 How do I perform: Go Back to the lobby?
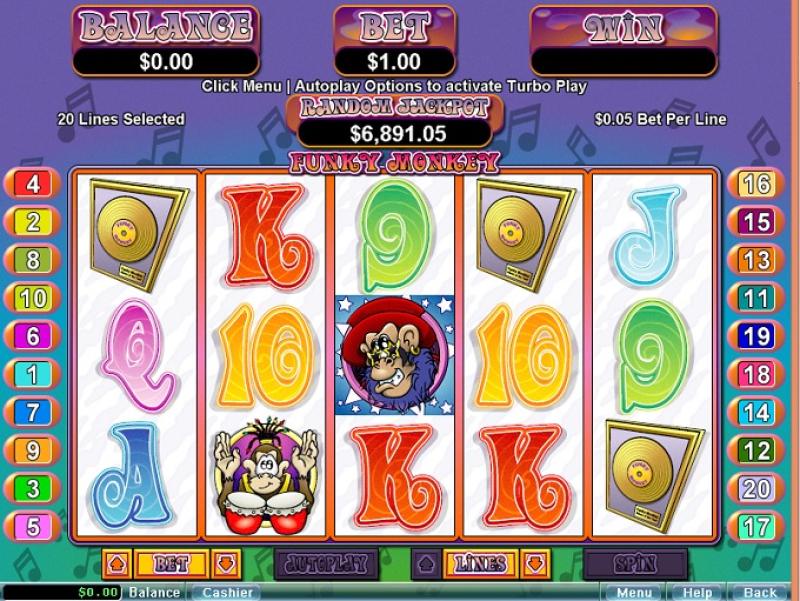(x=760, y=592)
